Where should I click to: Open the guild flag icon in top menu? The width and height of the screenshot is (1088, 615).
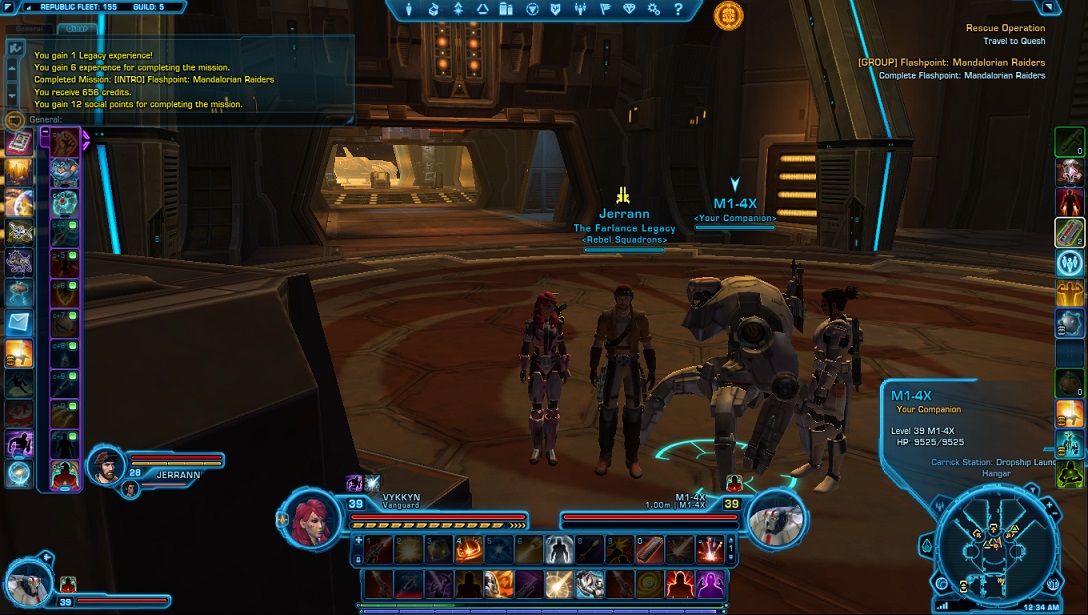pyautogui.click(x=605, y=9)
